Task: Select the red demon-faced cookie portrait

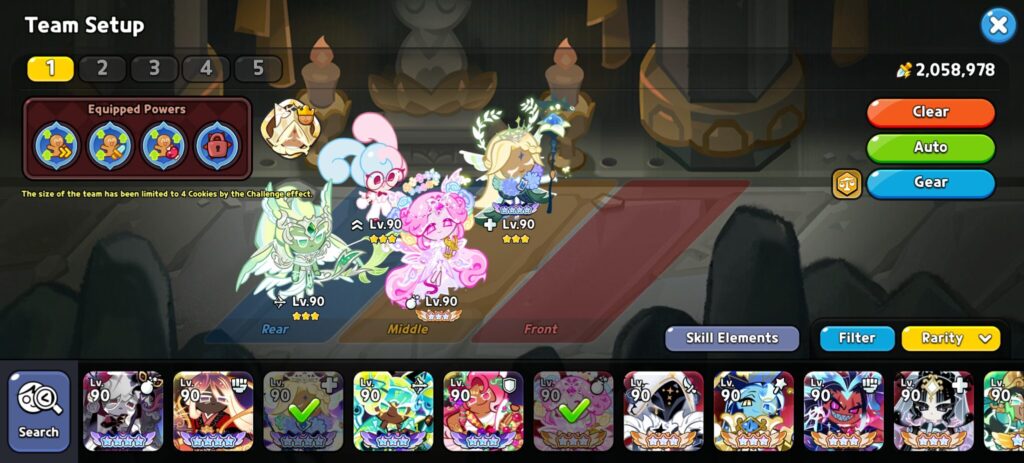Action: tap(843, 410)
